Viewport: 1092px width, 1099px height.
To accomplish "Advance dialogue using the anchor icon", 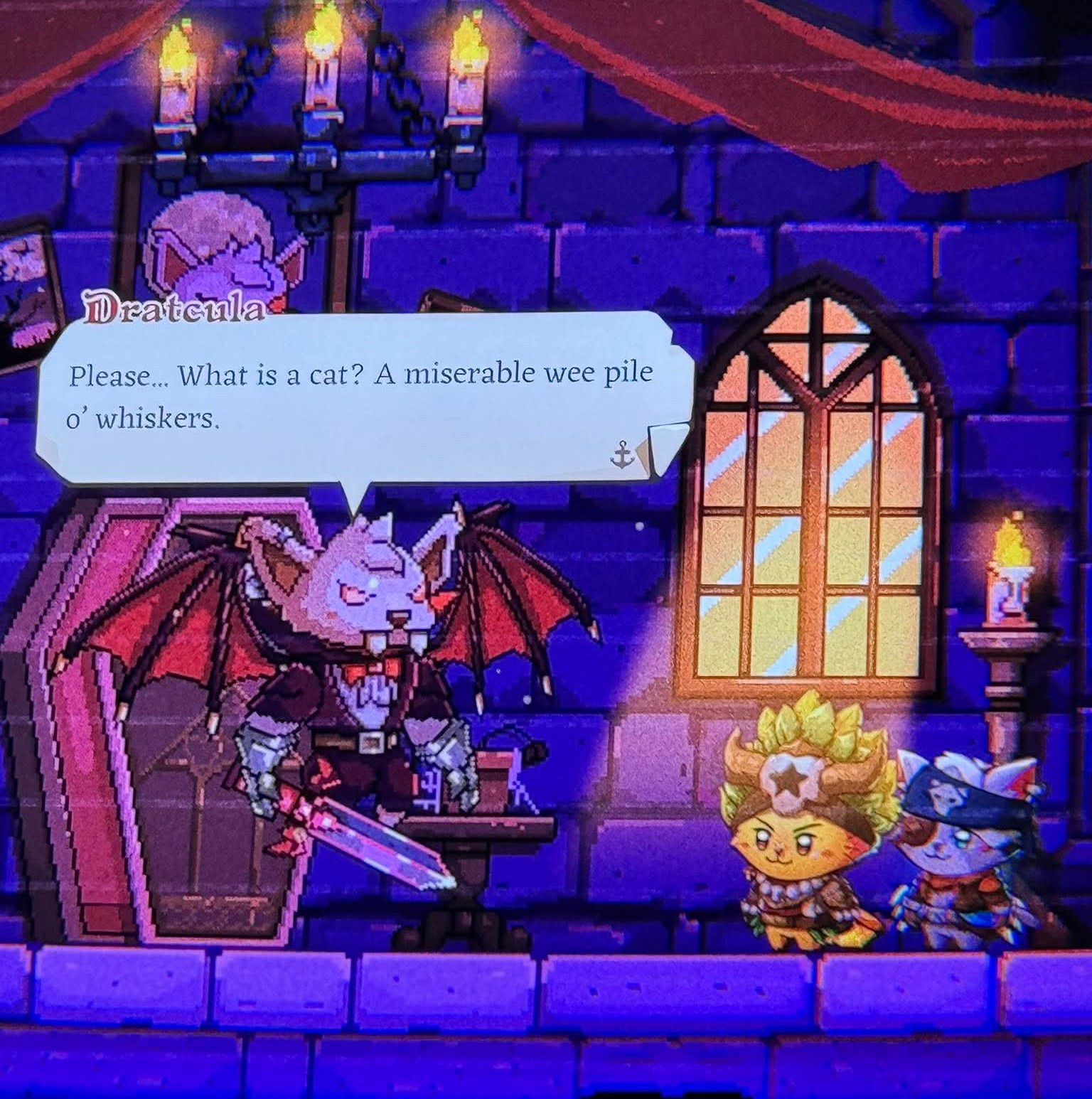I will tap(622, 455).
